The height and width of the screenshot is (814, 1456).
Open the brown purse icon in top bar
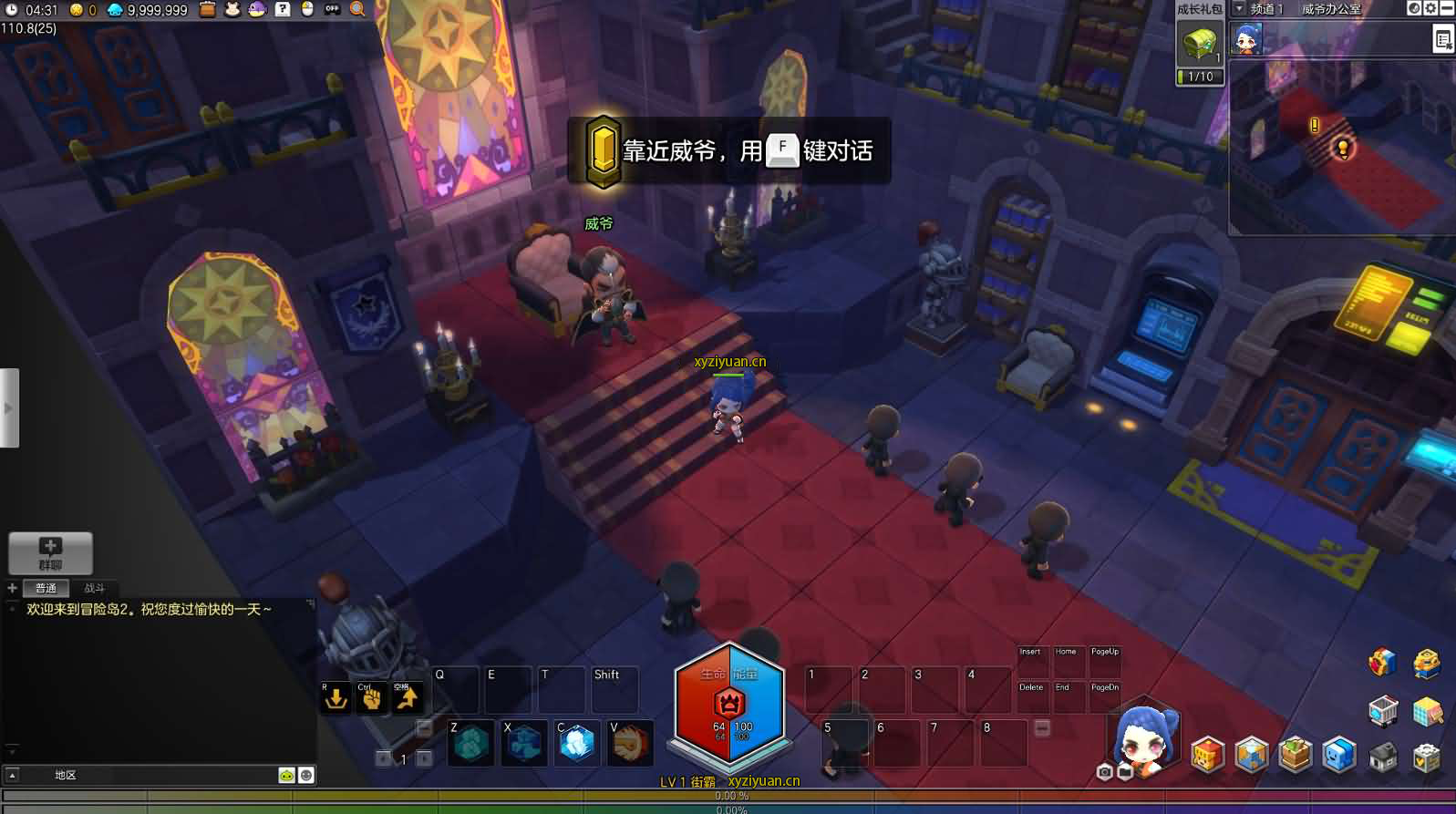click(x=208, y=9)
